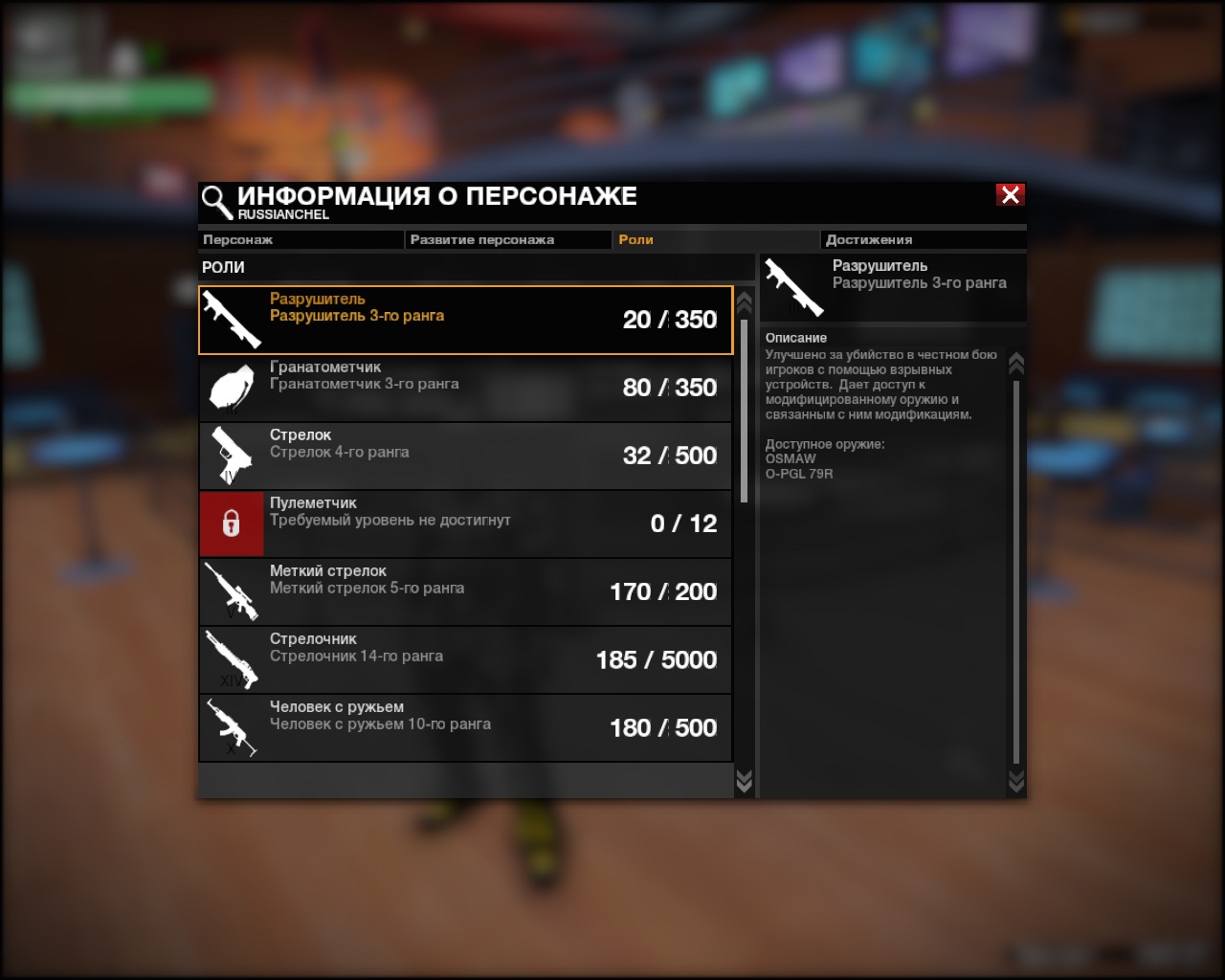Show the Достижения tab
The width and height of the screenshot is (1225, 980).
tap(923, 240)
